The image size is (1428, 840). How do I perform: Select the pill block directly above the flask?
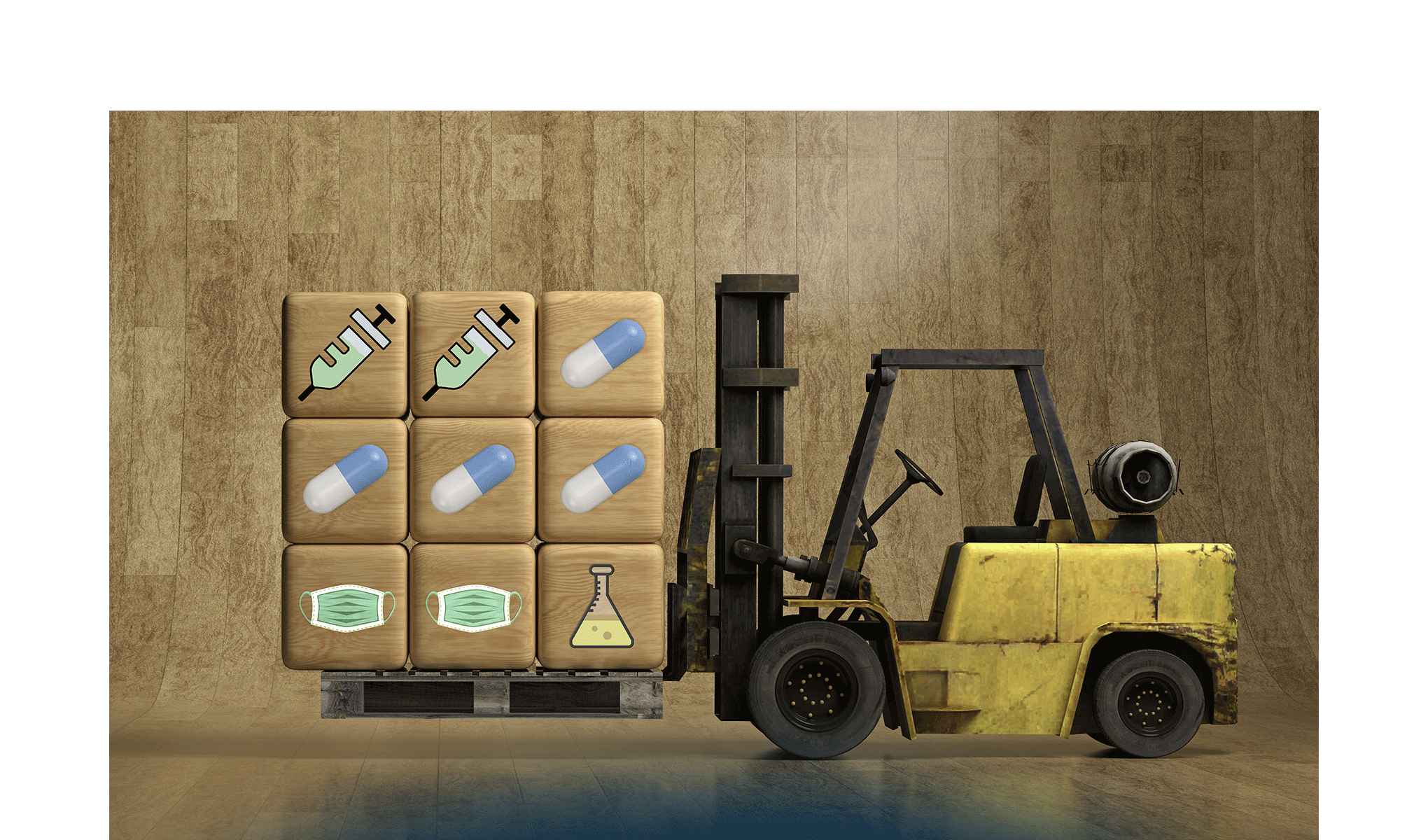click(x=601, y=480)
